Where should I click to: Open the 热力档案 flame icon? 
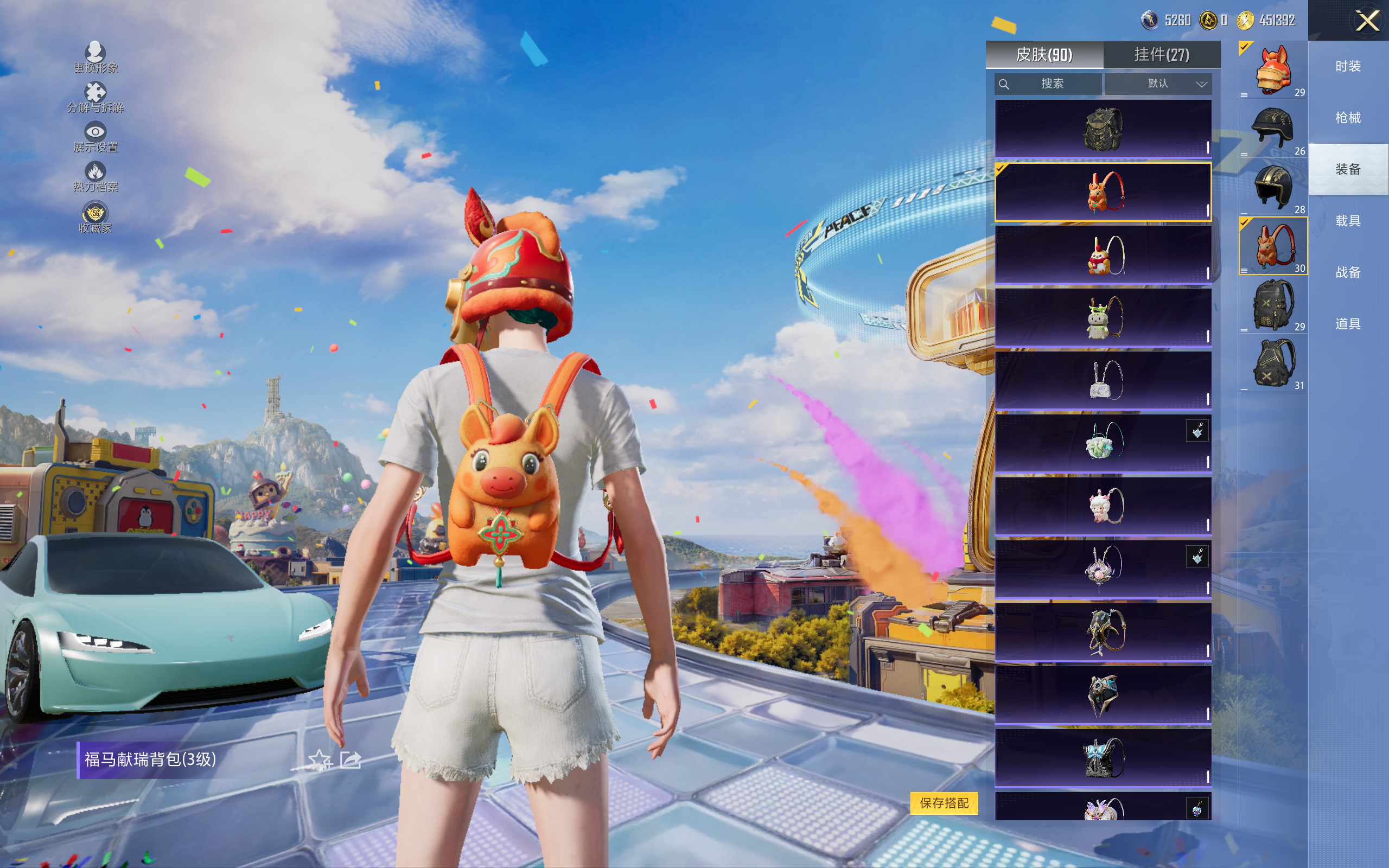pos(95,176)
